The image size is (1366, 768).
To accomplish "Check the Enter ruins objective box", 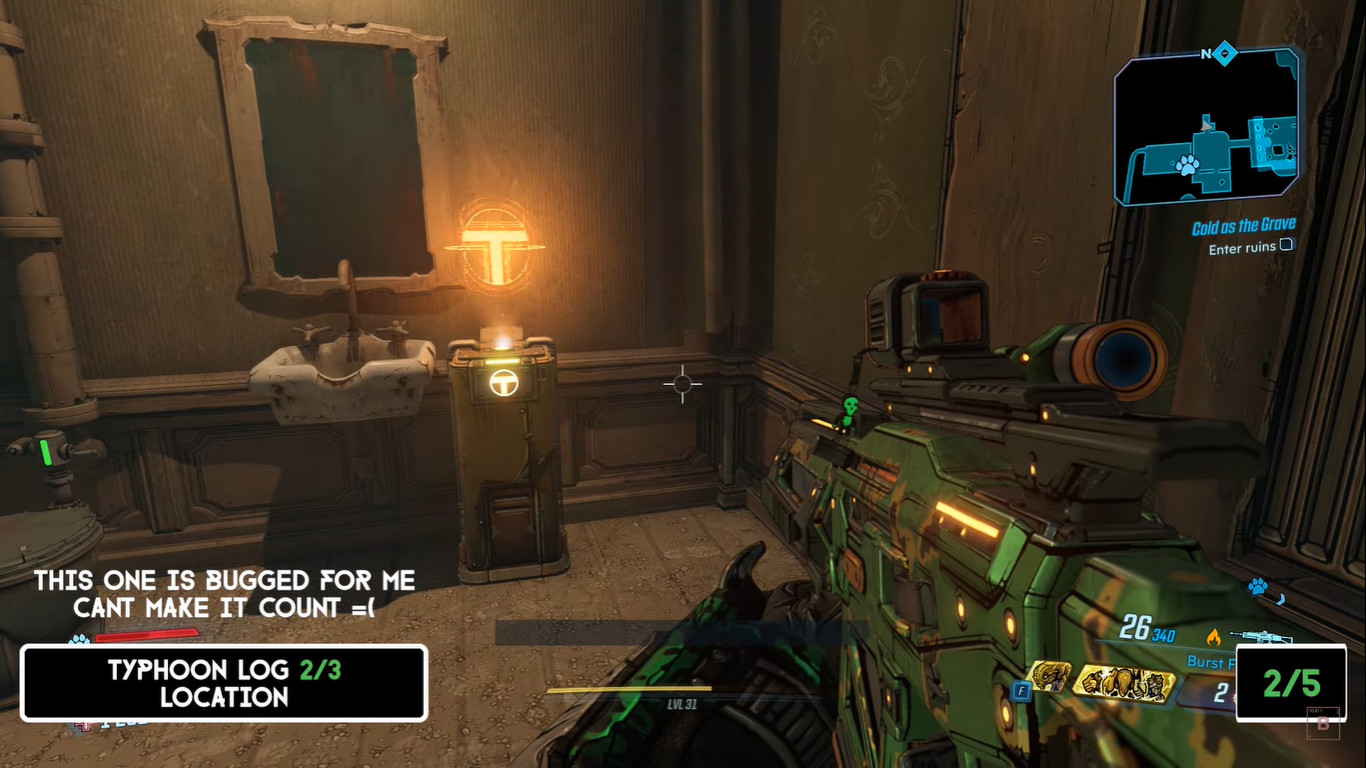I will 1285,244.
